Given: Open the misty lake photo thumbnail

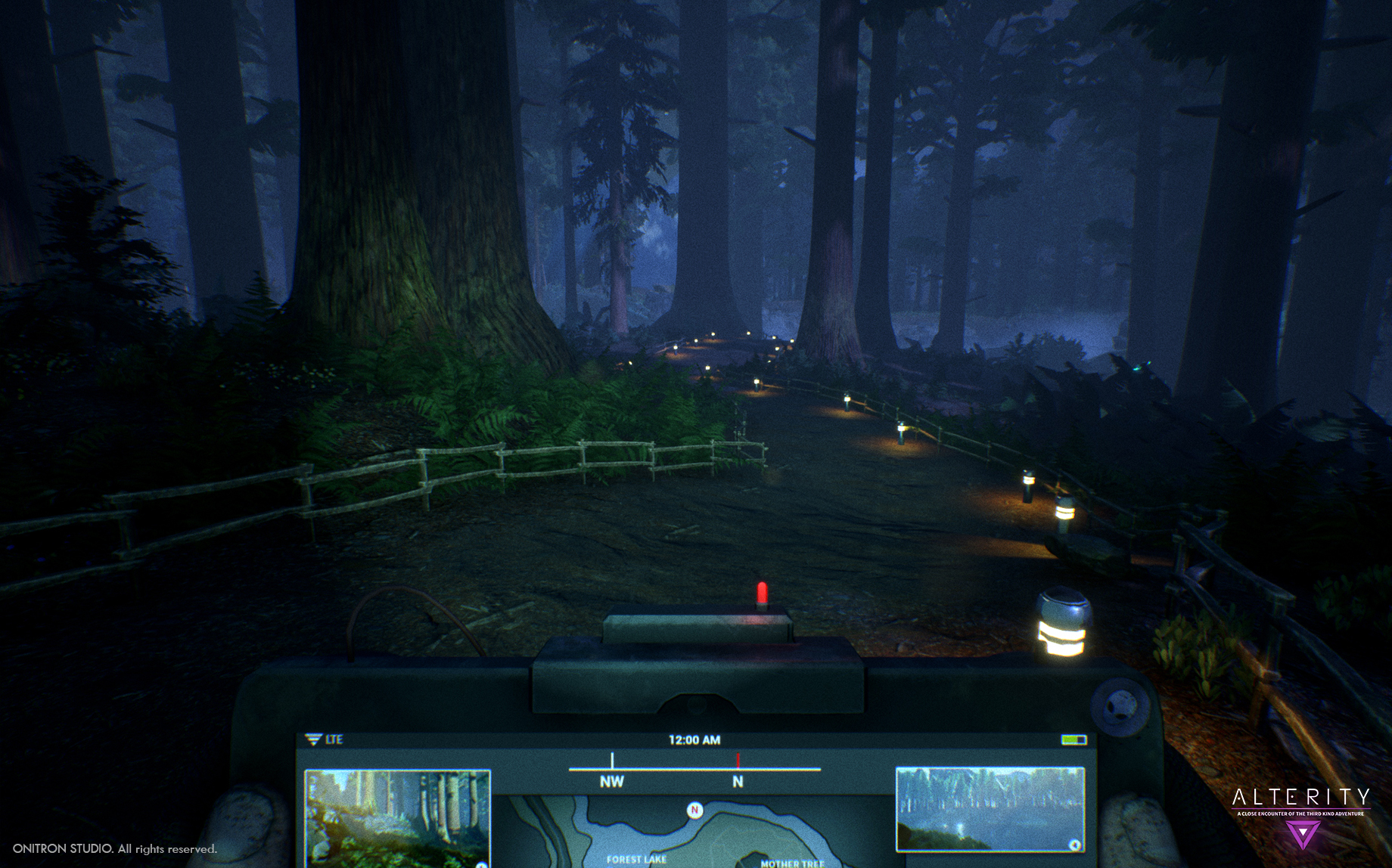Looking at the screenshot, I should [990, 809].
